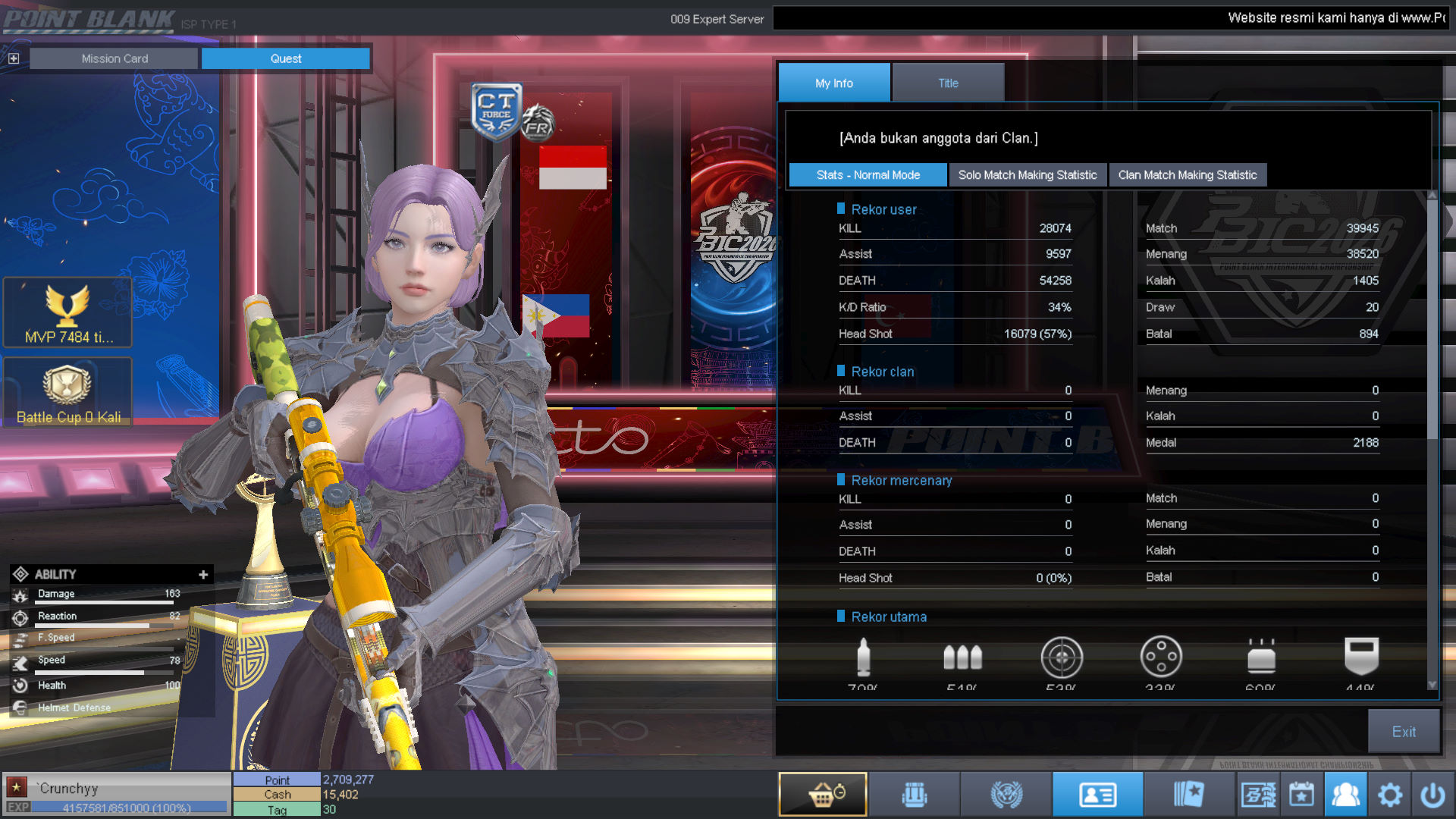Show Stats - Normal Mode
This screenshot has height=819, width=1456.
pyautogui.click(x=868, y=175)
